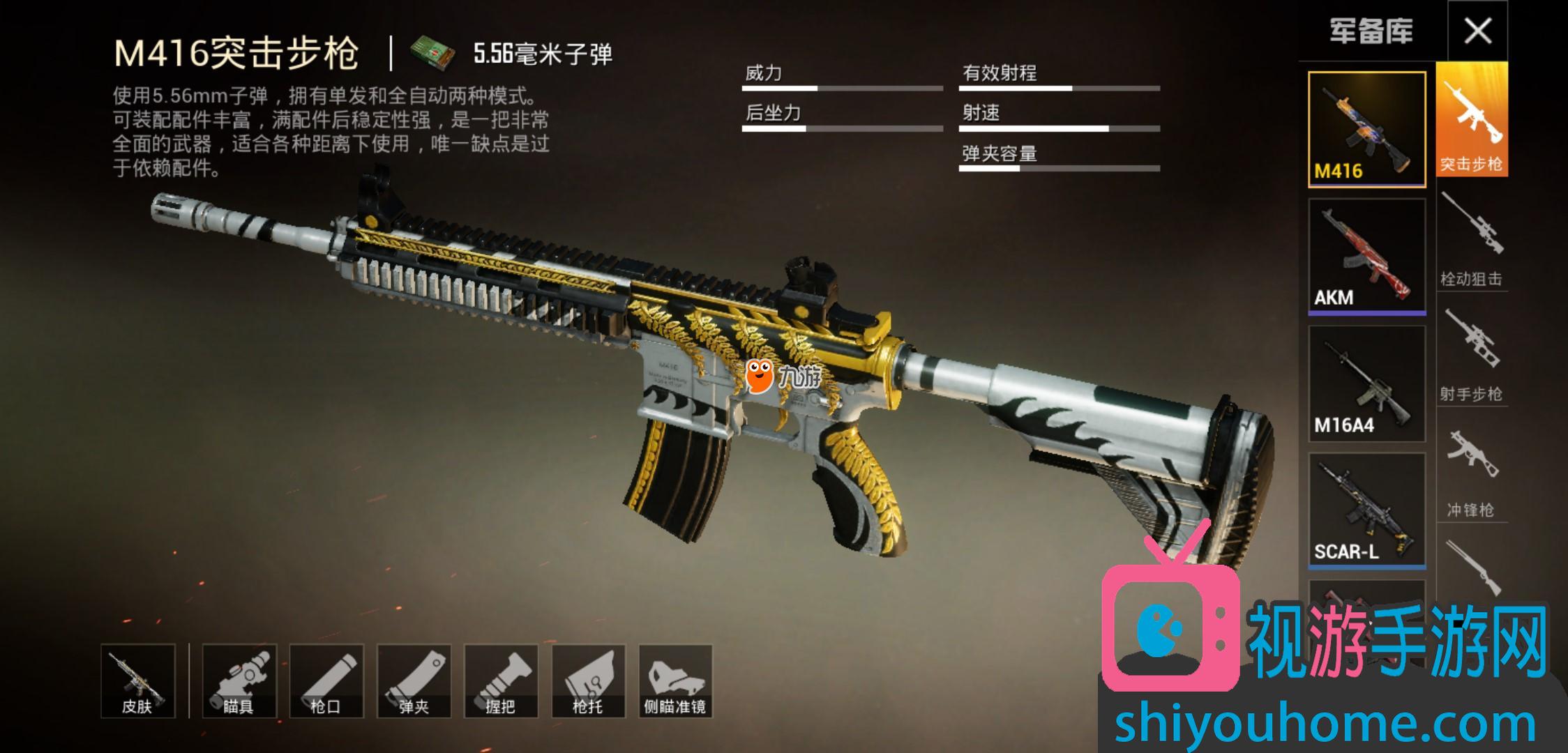
Task: Pick the SCAR-L weapon thumbnail
Action: [x=1366, y=510]
